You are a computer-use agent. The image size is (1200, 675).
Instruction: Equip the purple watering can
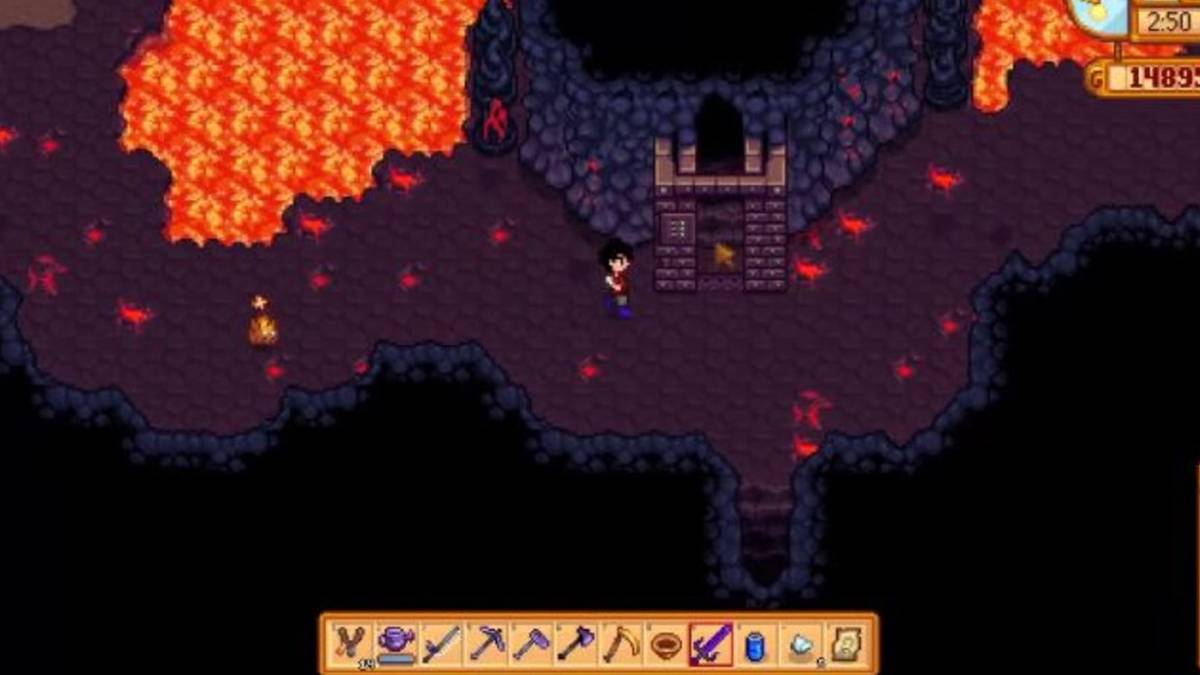(x=396, y=643)
